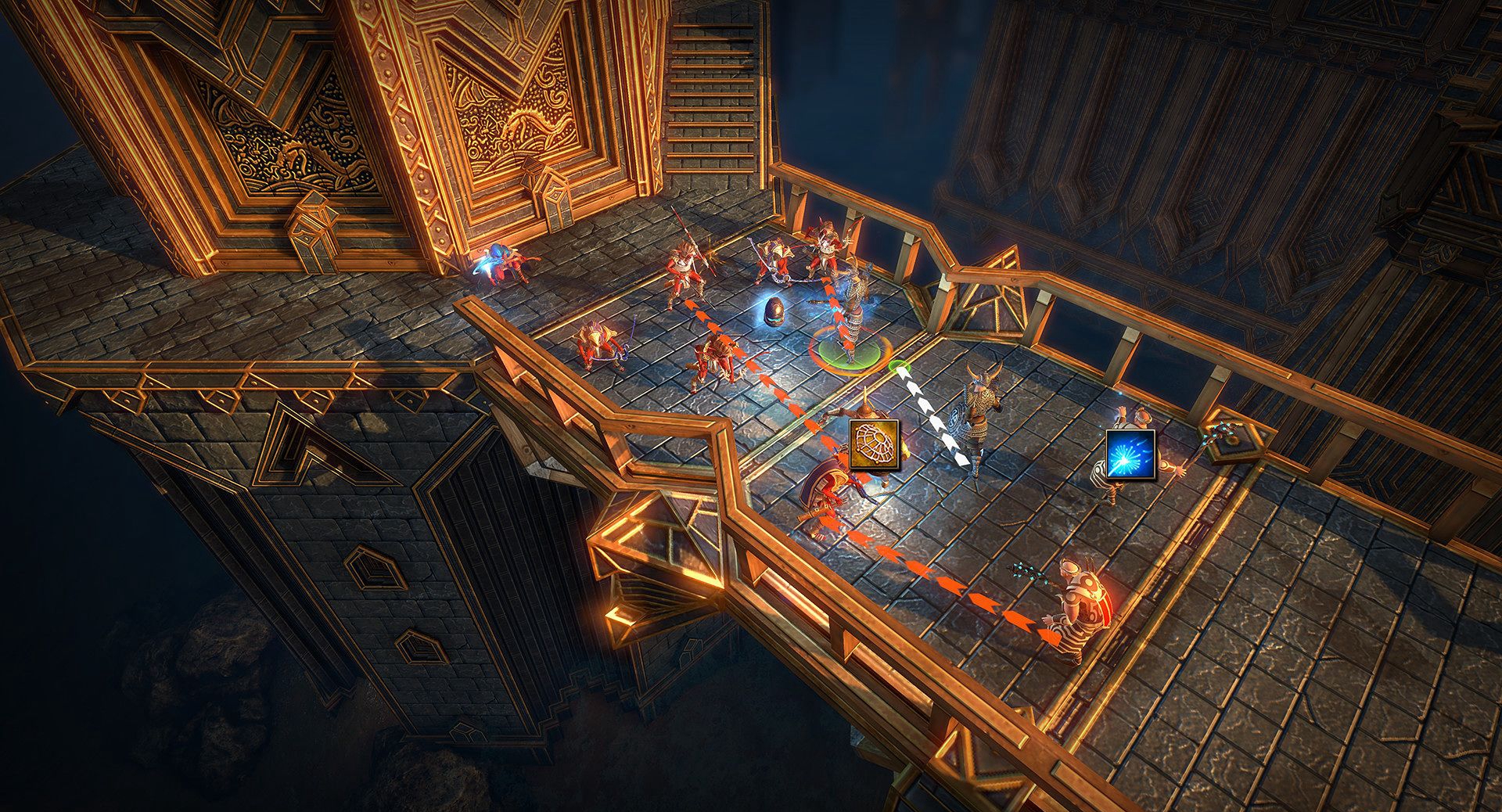Viewport: 1502px width, 812px height.
Task: Activate the blue spark burst ability icon
Action: point(1130,452)
